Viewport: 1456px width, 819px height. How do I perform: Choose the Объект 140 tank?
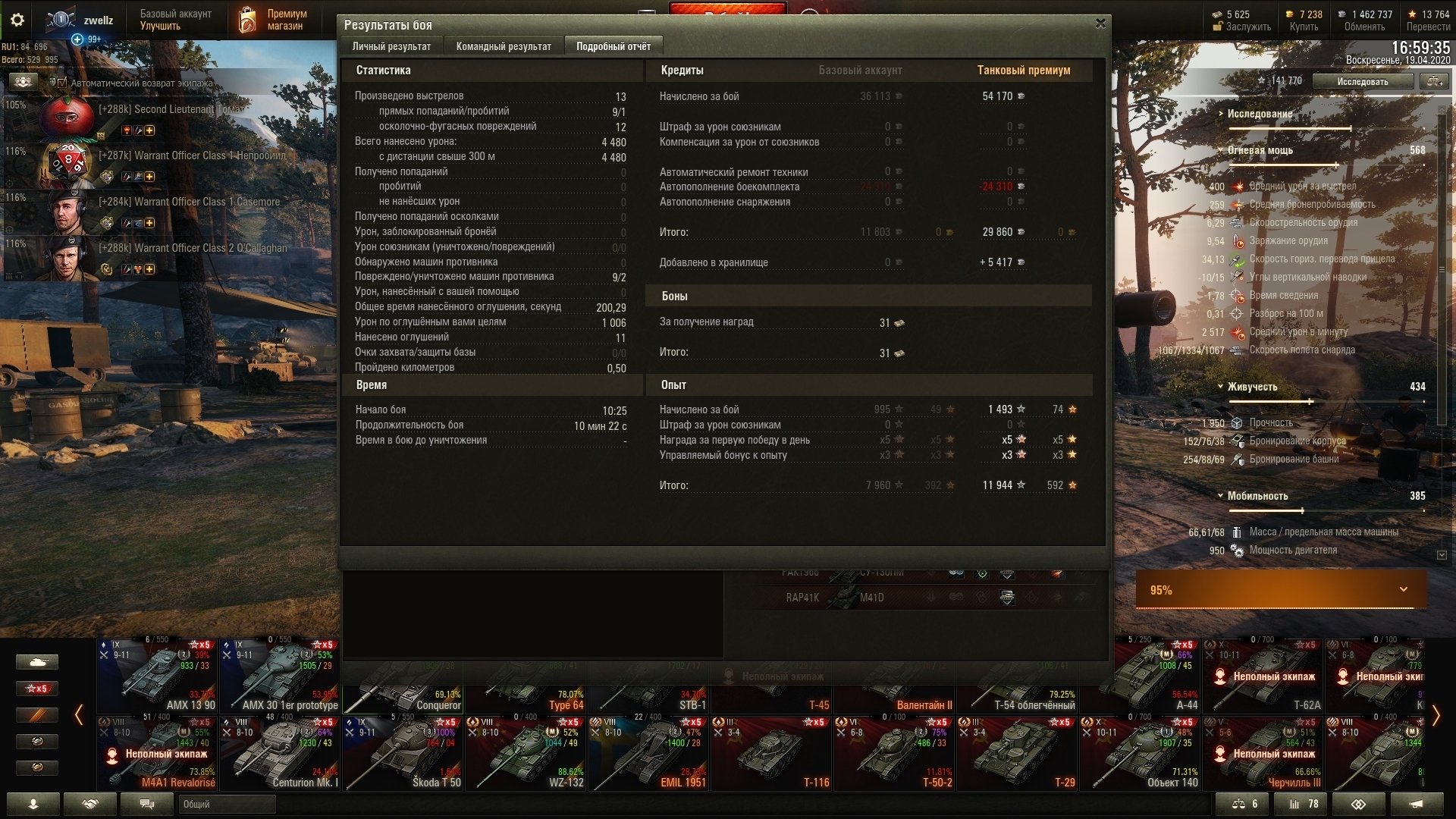pyautogui.click(x=1141, y=752)
